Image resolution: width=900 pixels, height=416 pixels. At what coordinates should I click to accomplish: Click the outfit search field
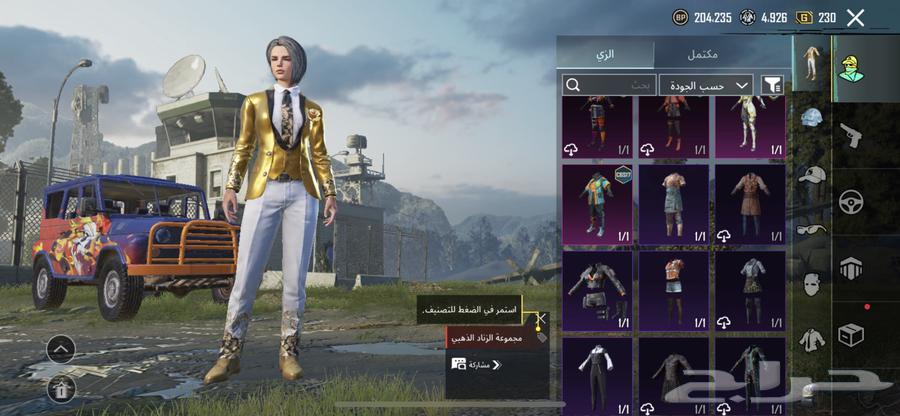click(x=608, y=85)
